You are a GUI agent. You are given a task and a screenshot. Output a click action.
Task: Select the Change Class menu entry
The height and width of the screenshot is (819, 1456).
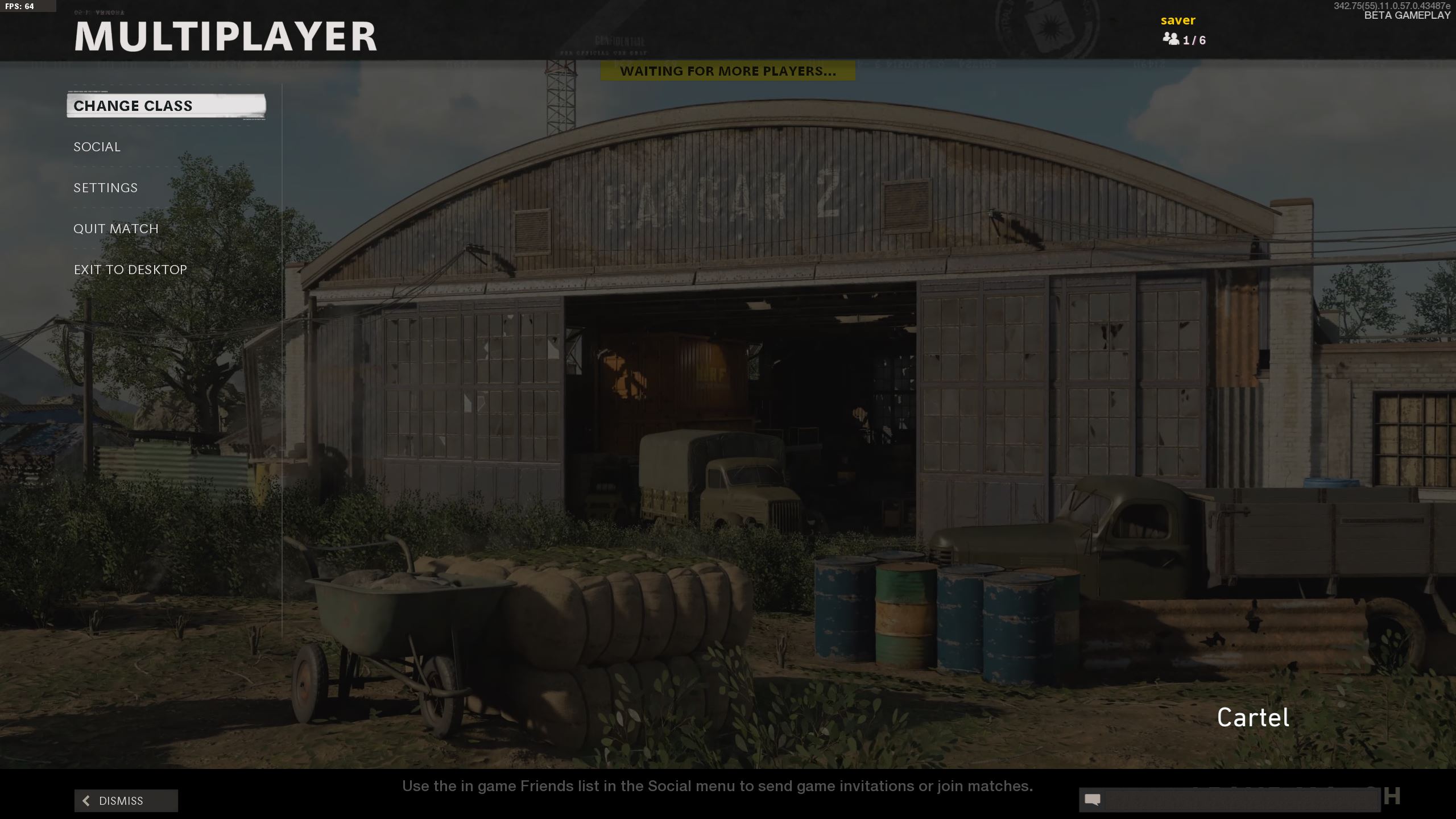coord(166,106)
